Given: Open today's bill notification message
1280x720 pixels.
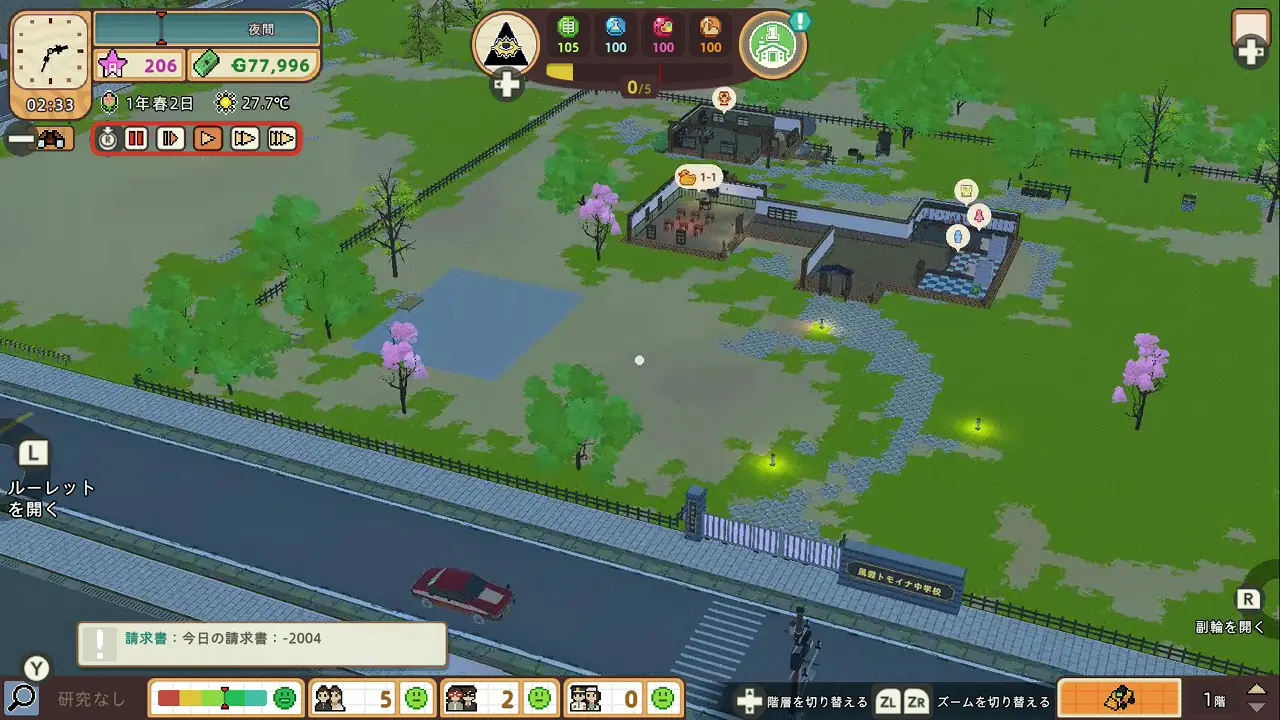Looking at the screenshot, I should (x=262, y=643).
